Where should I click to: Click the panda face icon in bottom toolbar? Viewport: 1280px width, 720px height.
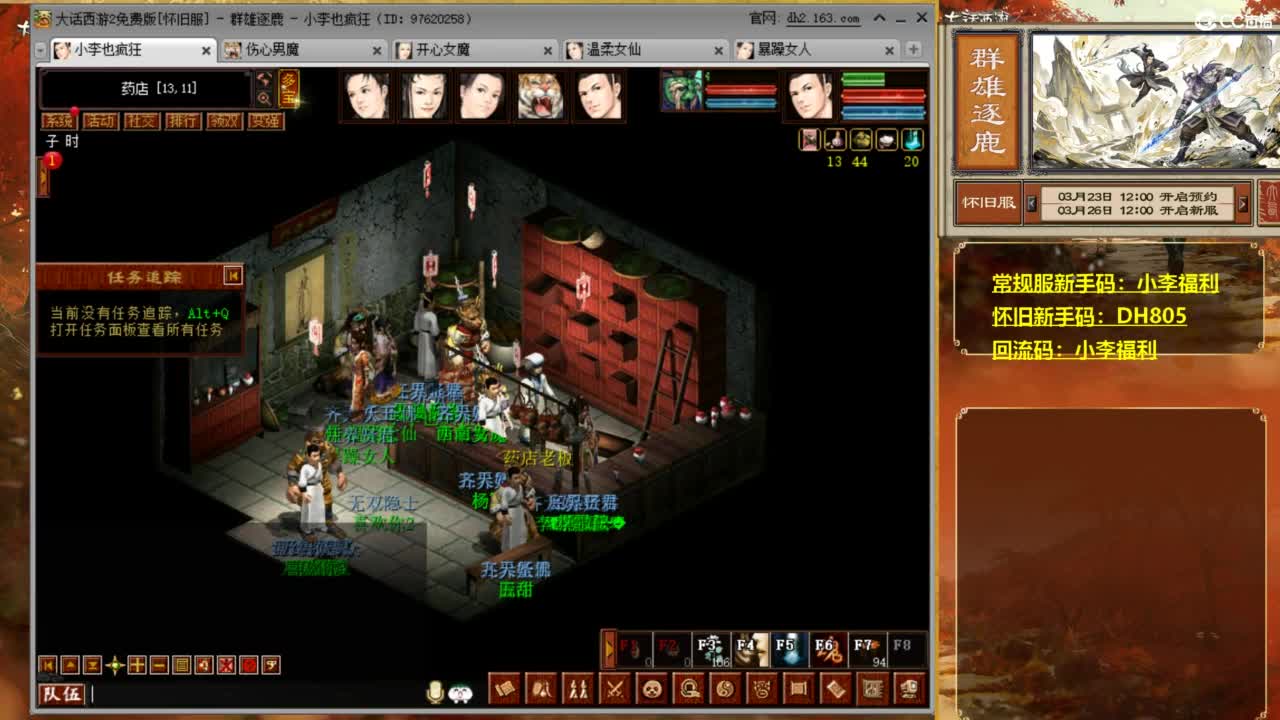651,688
